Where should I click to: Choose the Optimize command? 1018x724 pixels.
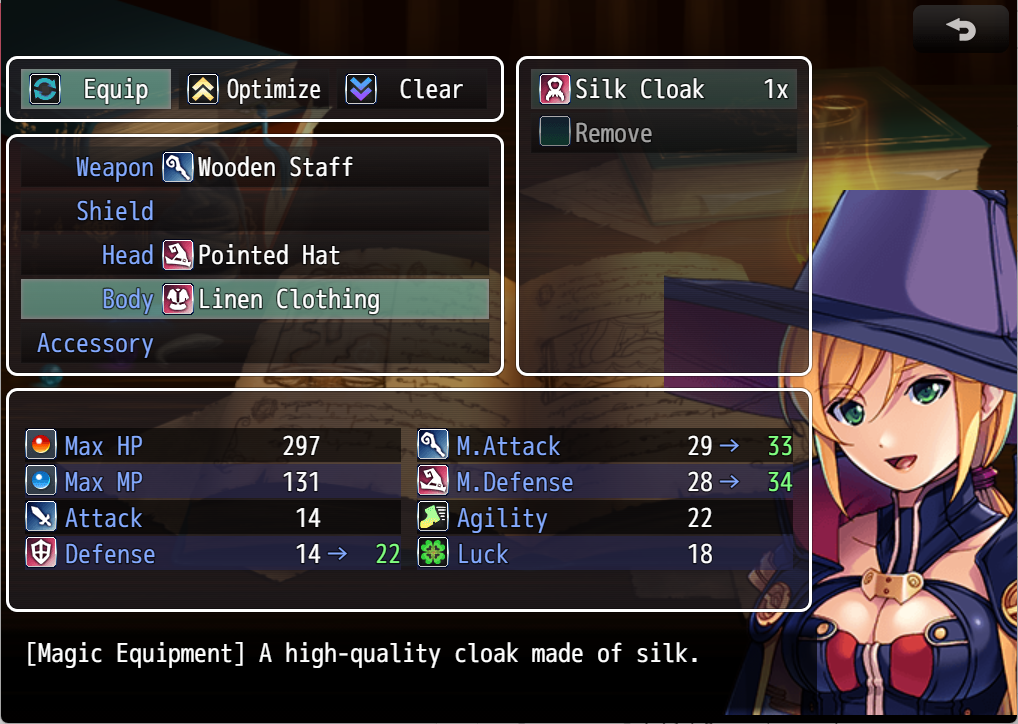255,90
